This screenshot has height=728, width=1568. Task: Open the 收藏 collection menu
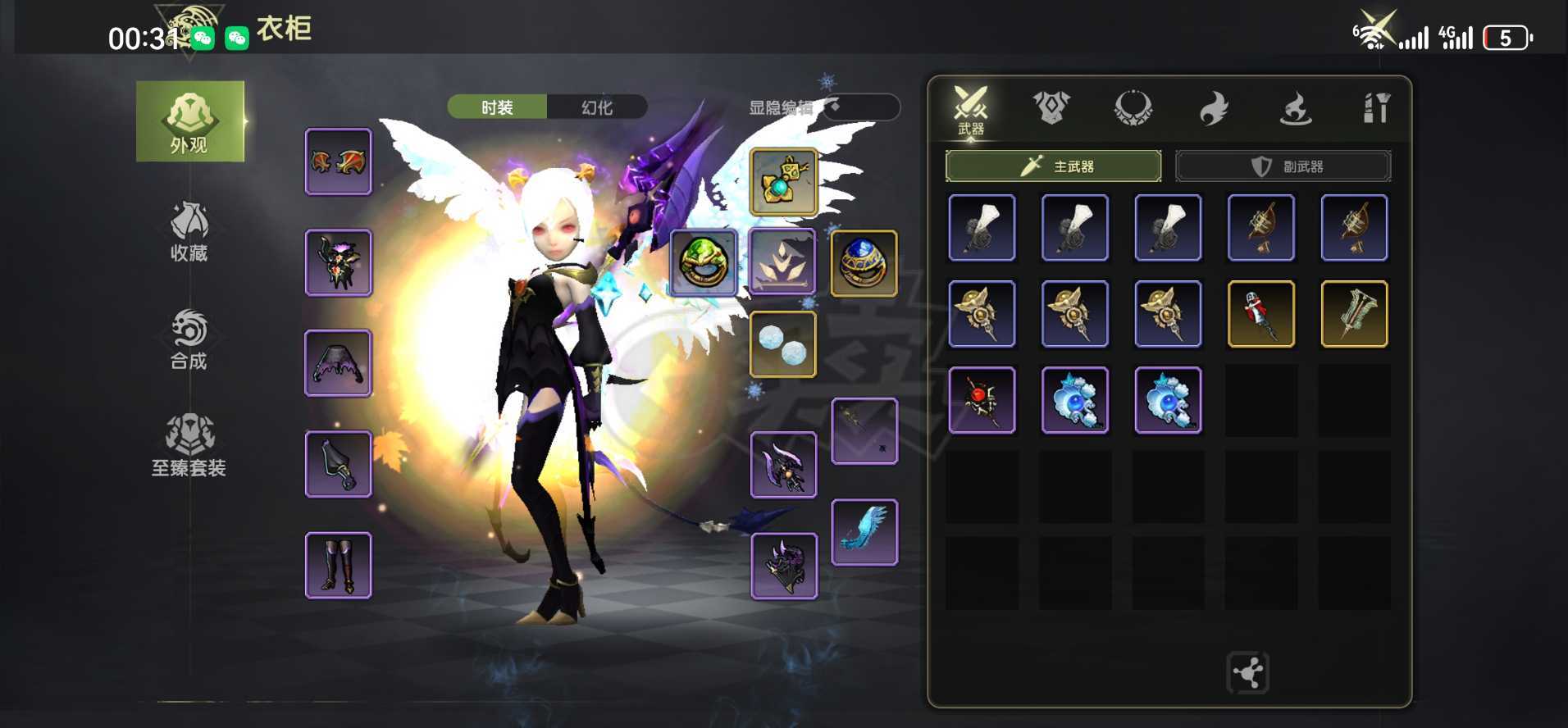click(189, 232)
